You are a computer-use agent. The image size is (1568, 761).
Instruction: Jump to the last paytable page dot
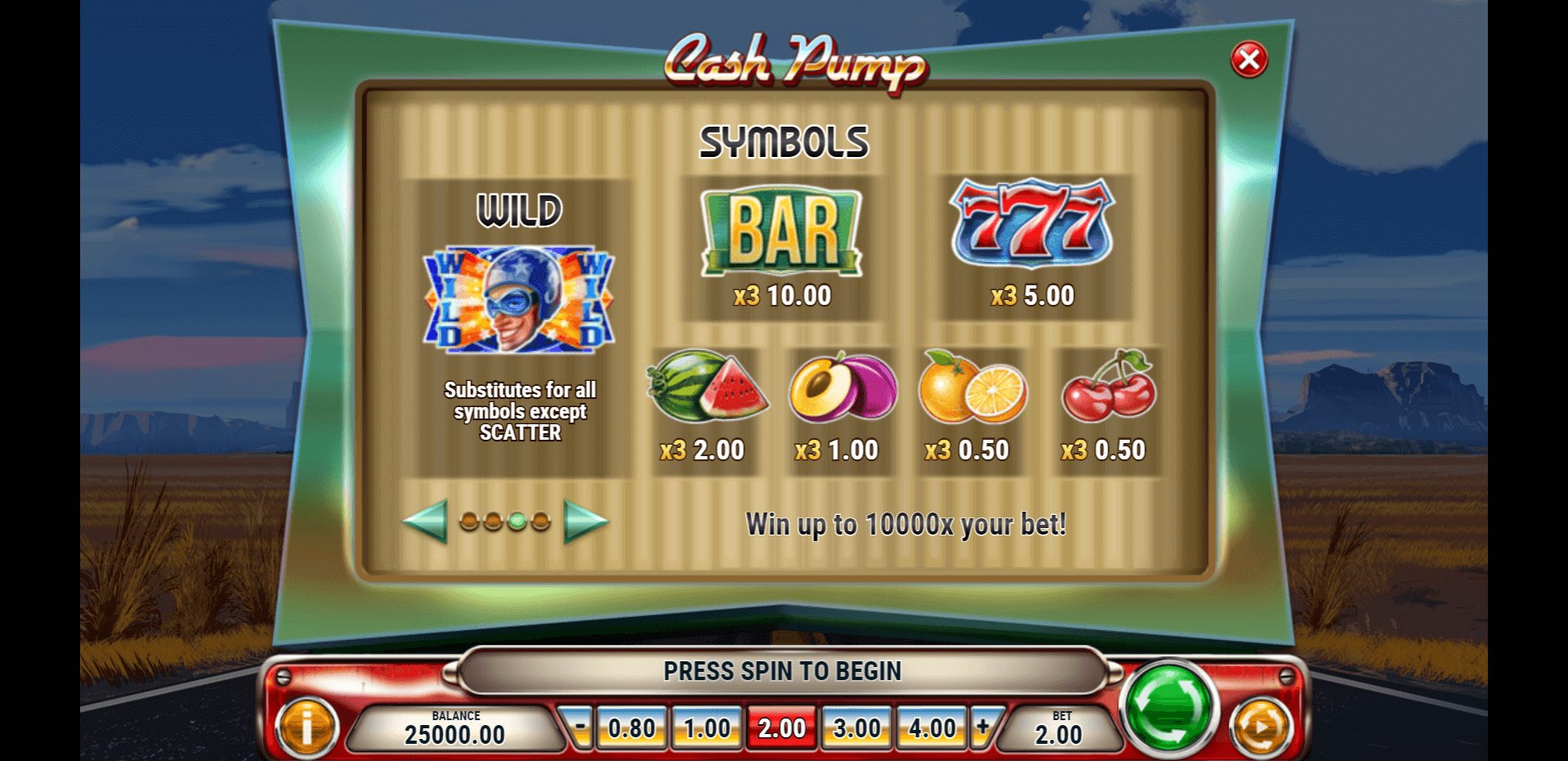tap(540, 522)
